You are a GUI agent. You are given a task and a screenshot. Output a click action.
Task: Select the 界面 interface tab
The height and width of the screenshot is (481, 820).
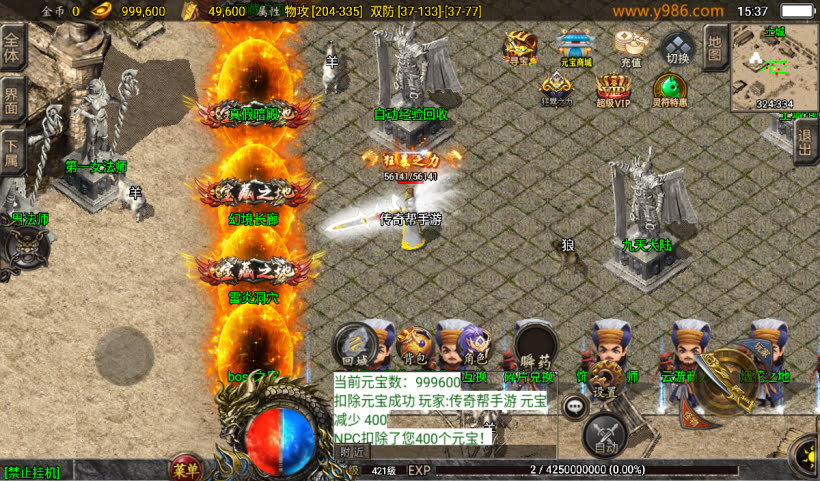click(x=12, y=100)
